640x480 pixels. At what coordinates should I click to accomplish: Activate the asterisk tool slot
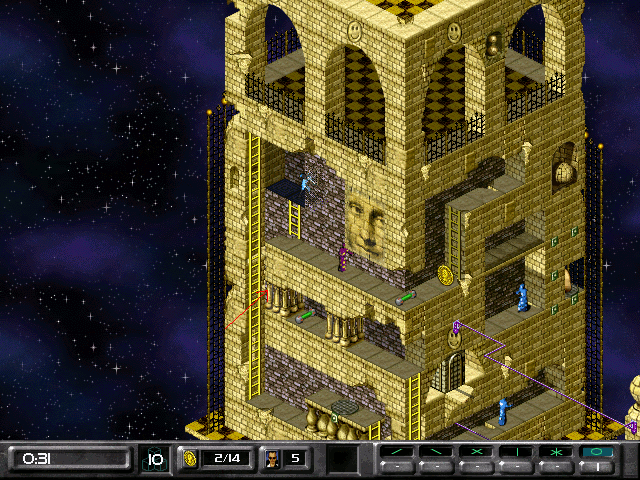554,452
